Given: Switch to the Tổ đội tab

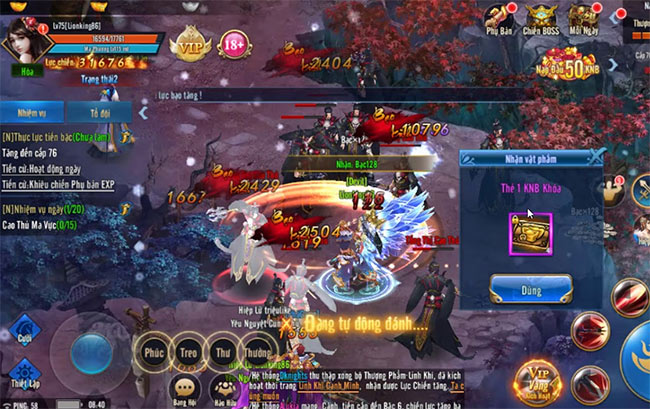Looking at the screenshot, I should point(99,111).
